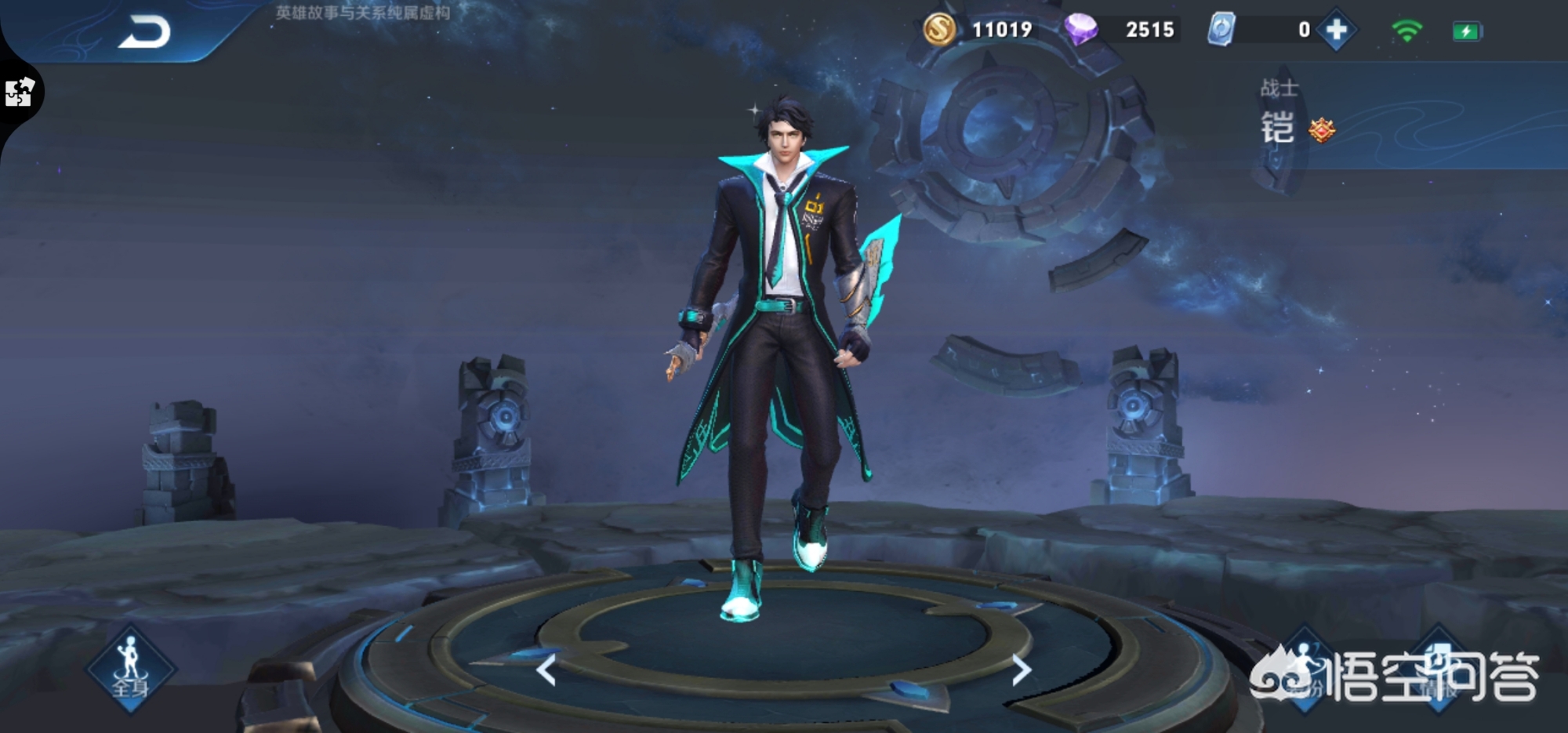The image size is (1568, 733).
Task: Open the puzzle-piece overlay tool
Action: 20,93
